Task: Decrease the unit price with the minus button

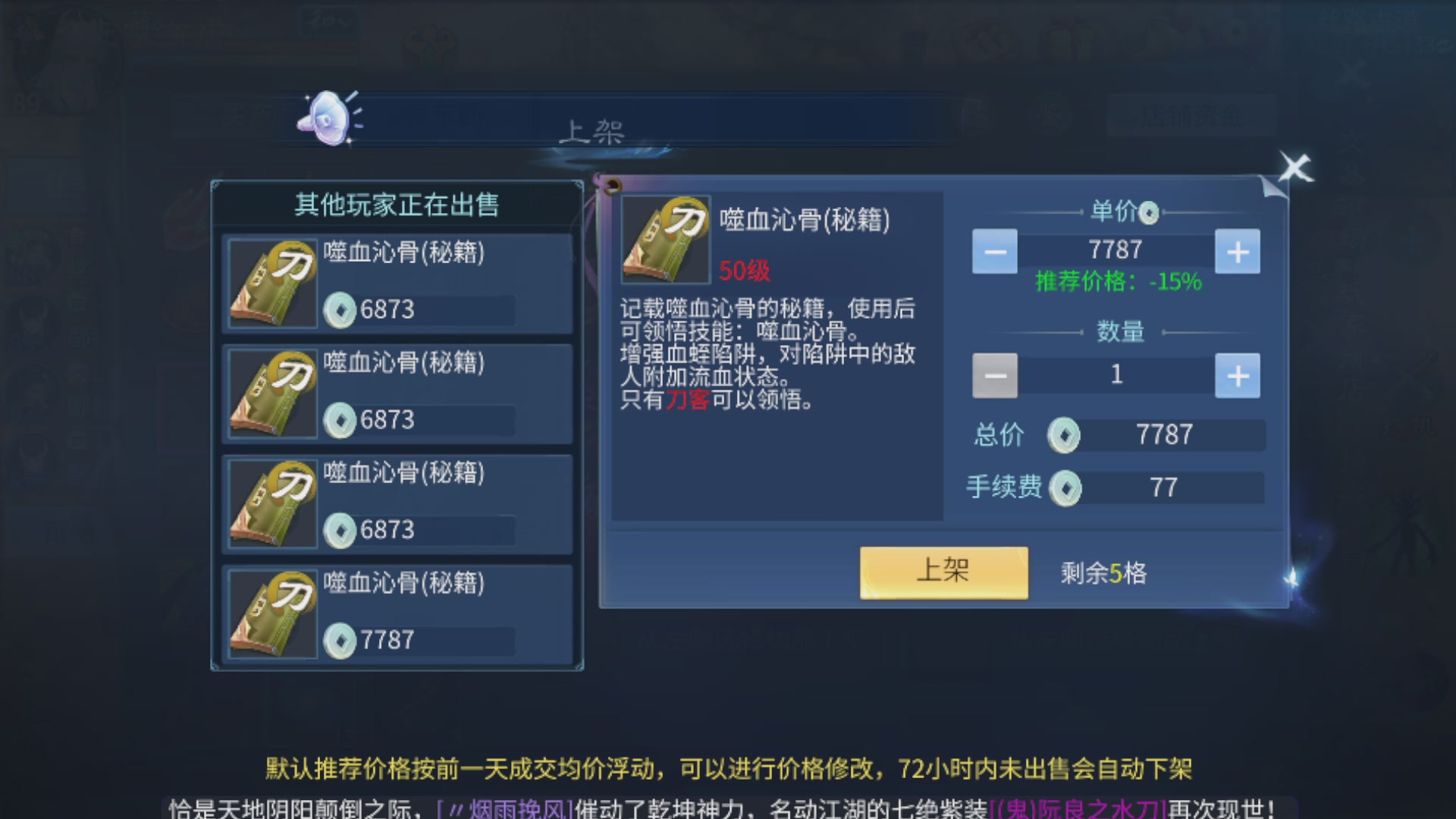Action: coord(994,251)
